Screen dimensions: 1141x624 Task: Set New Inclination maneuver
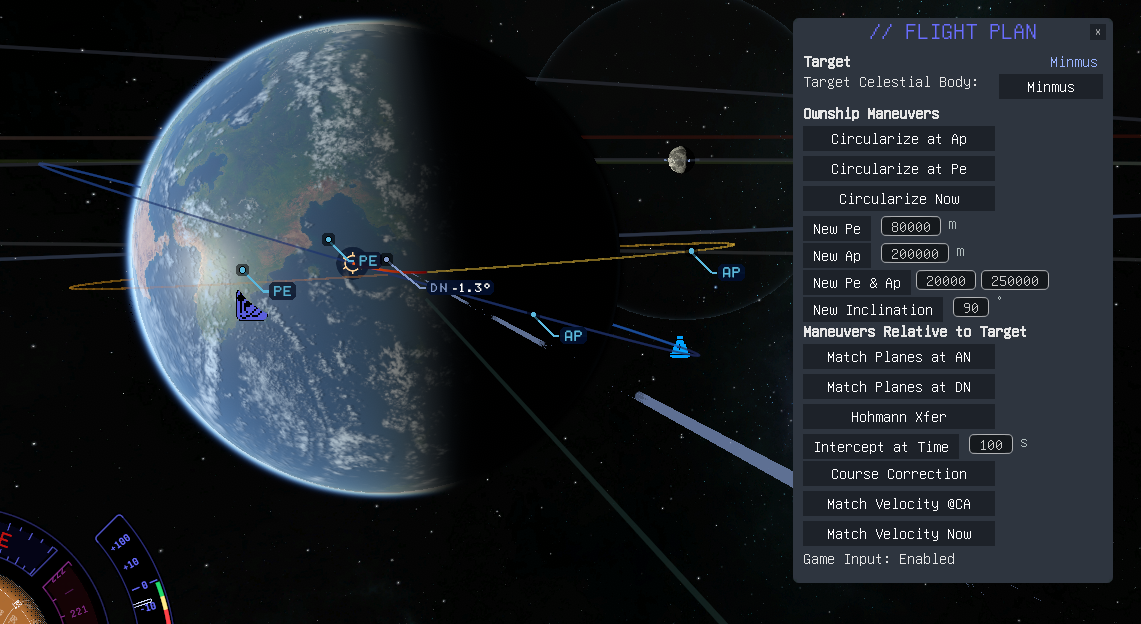coord(873,310)
